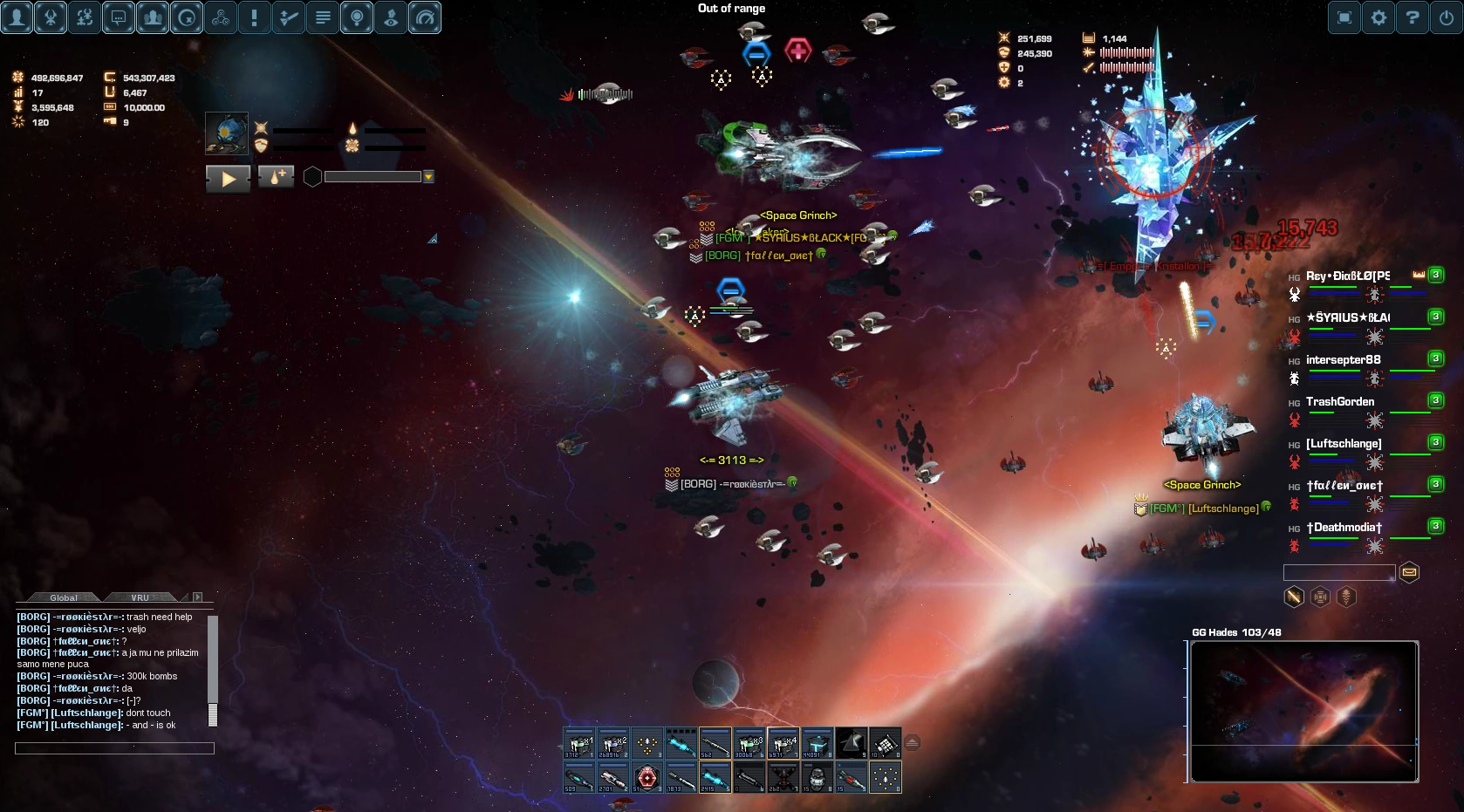The image size is (1464, 812).
Task: Click the exclamation mark icon
Action: coord(255,17)
